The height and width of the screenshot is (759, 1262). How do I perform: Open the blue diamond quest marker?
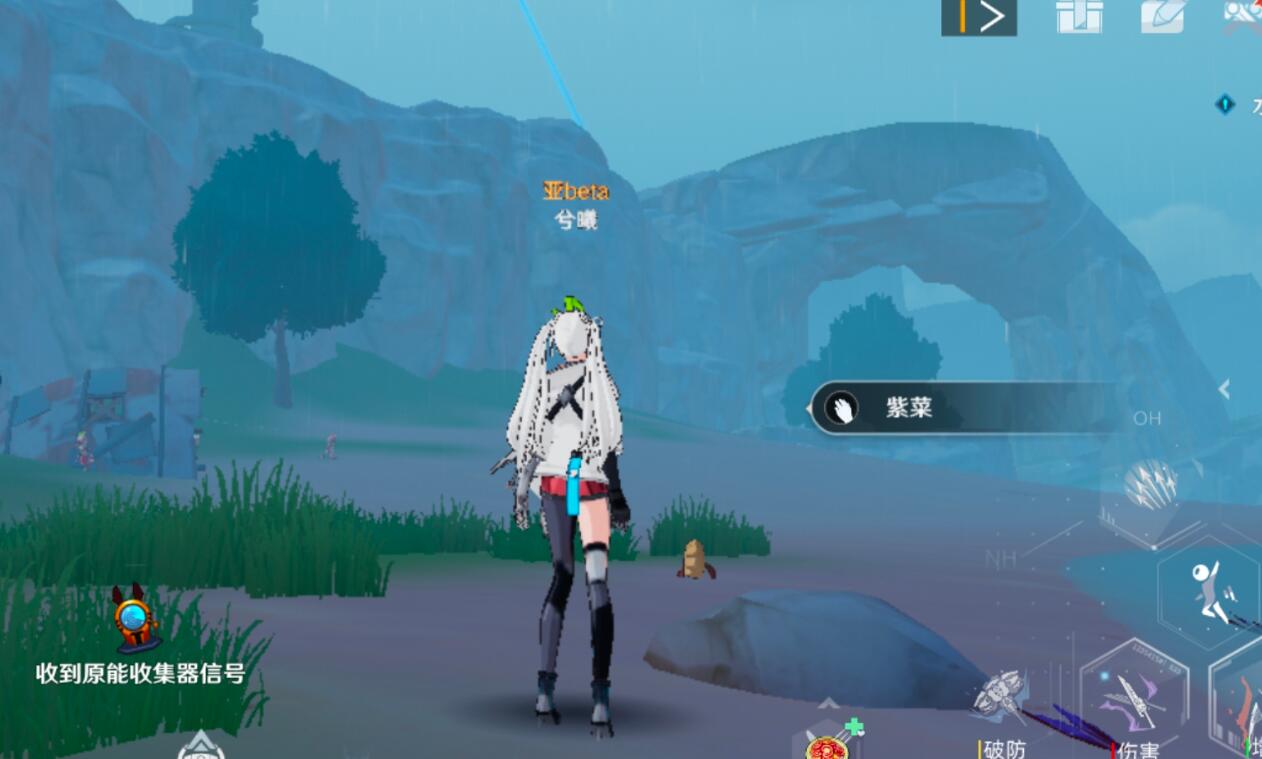(x=1225, y=104)
